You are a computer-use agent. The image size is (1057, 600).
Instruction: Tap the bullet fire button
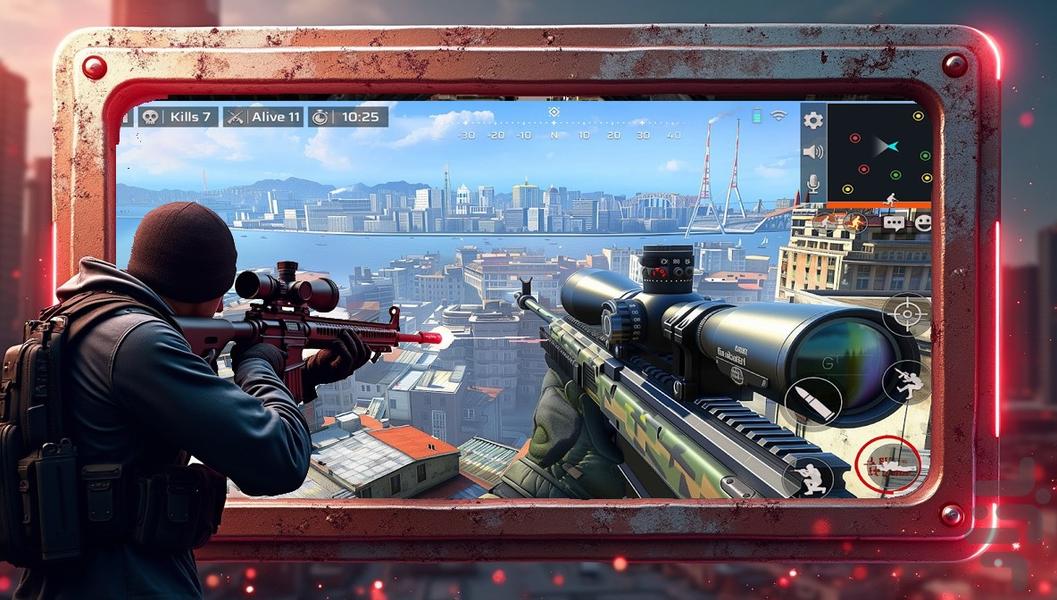[x=812, y=400]
